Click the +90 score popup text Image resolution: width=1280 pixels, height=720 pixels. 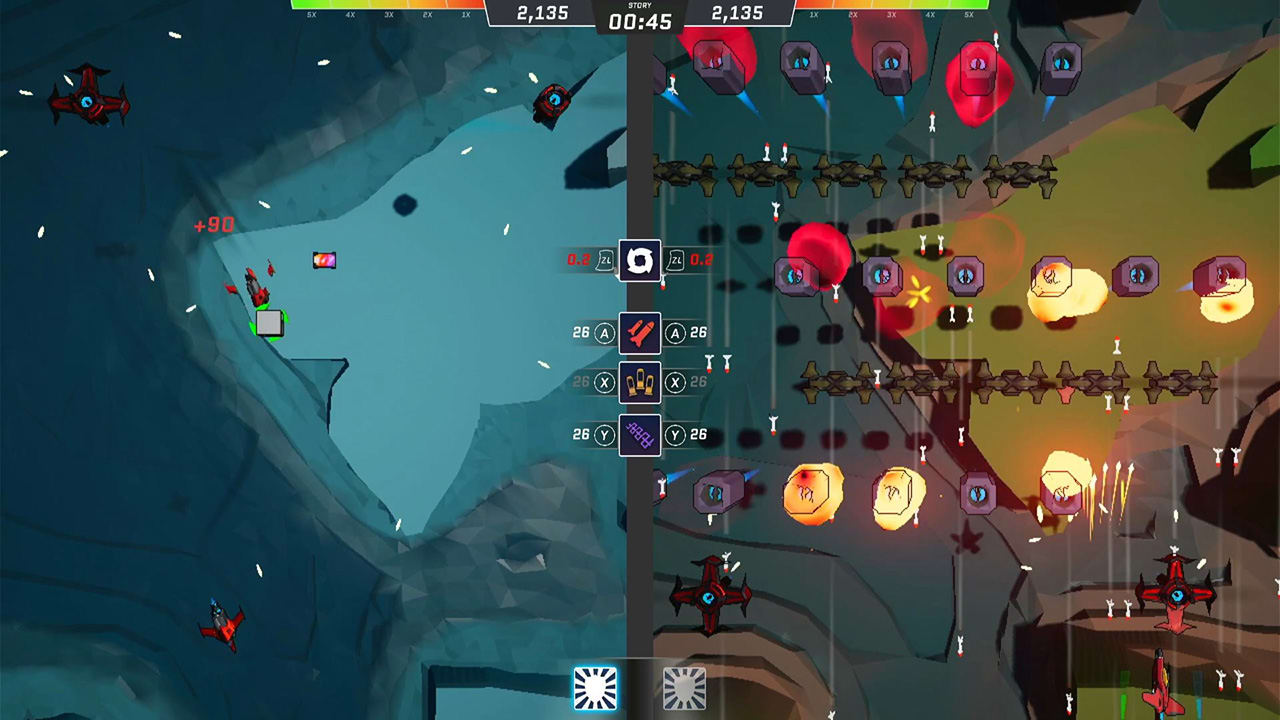(213, 224)
